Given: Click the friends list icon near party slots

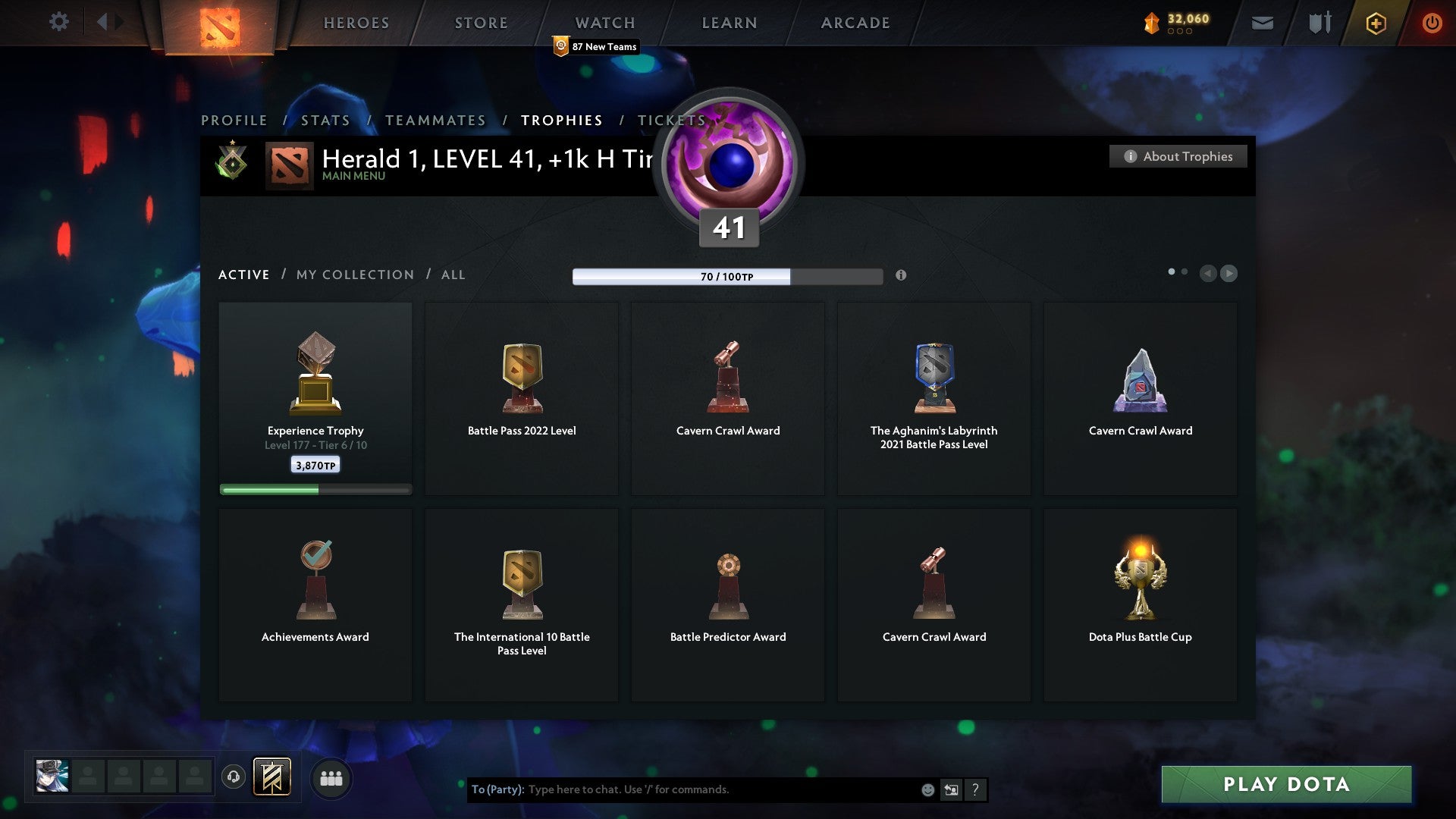Looking at the screenshot, I should (x=331, y=778).
